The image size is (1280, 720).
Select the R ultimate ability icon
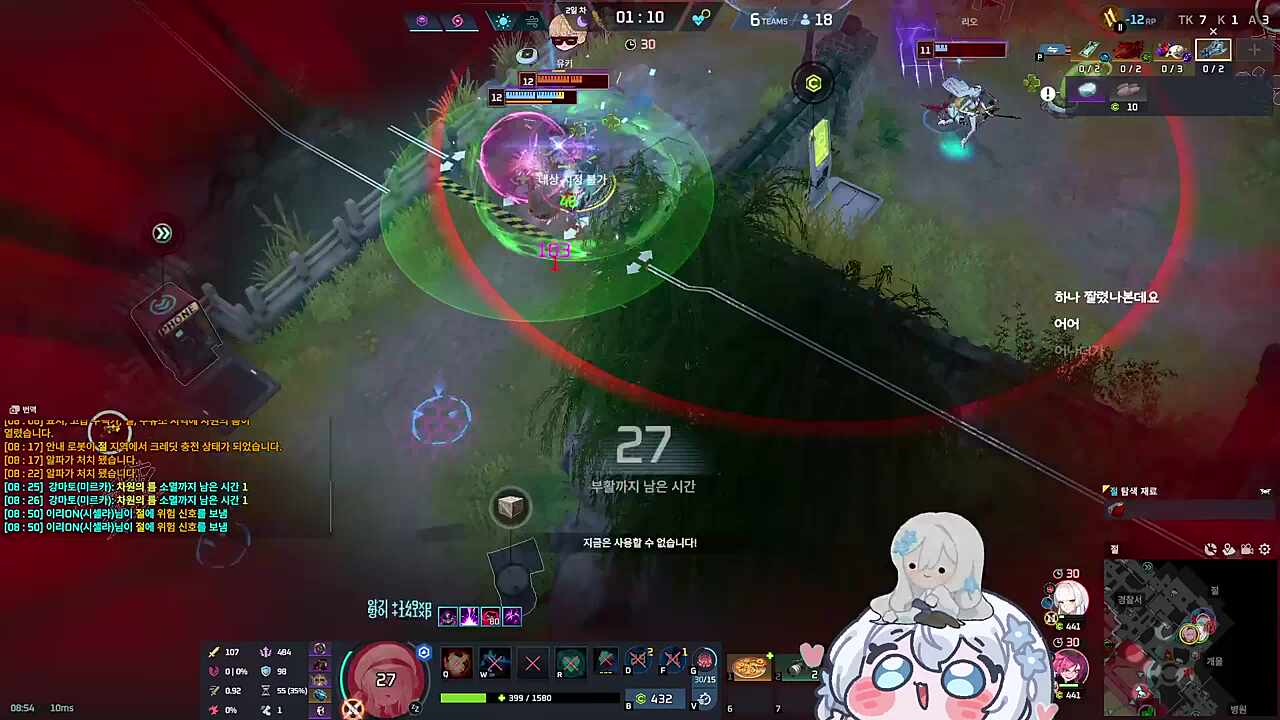click(x=571, y=661)
